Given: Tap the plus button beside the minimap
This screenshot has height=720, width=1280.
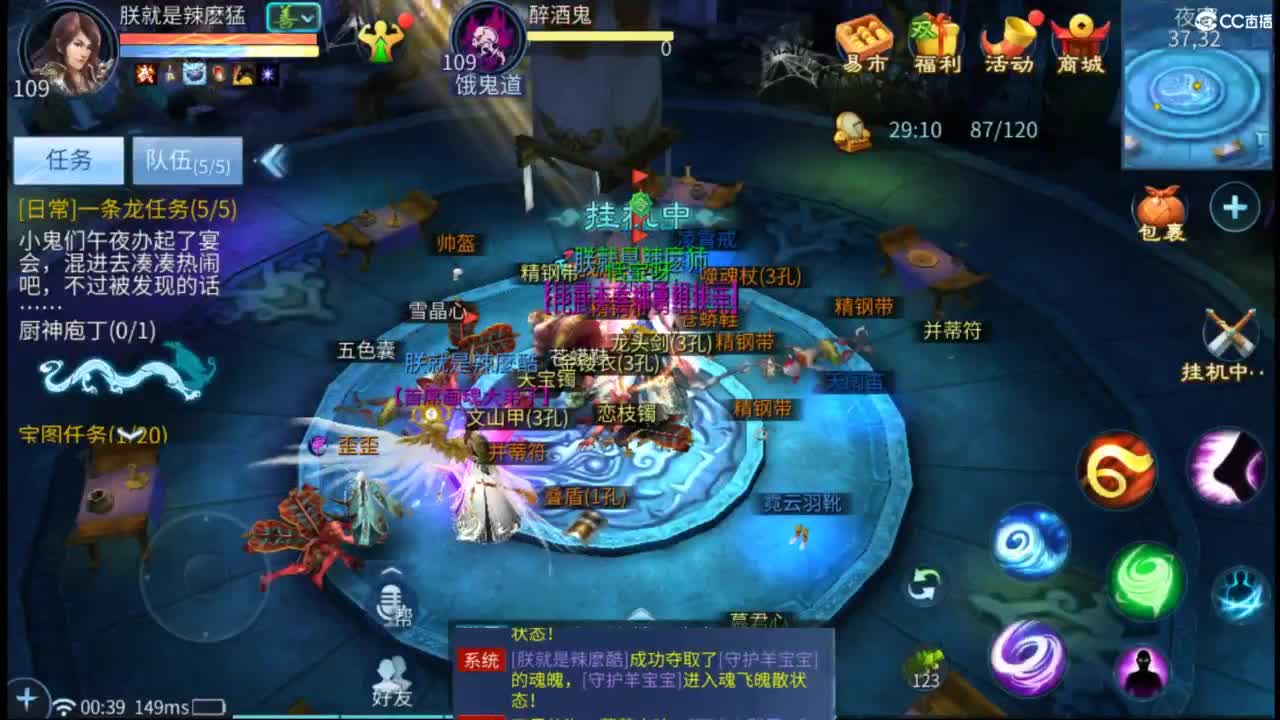Looking at the screenshot, I should pyautogui.click(x=1233, y=208).
